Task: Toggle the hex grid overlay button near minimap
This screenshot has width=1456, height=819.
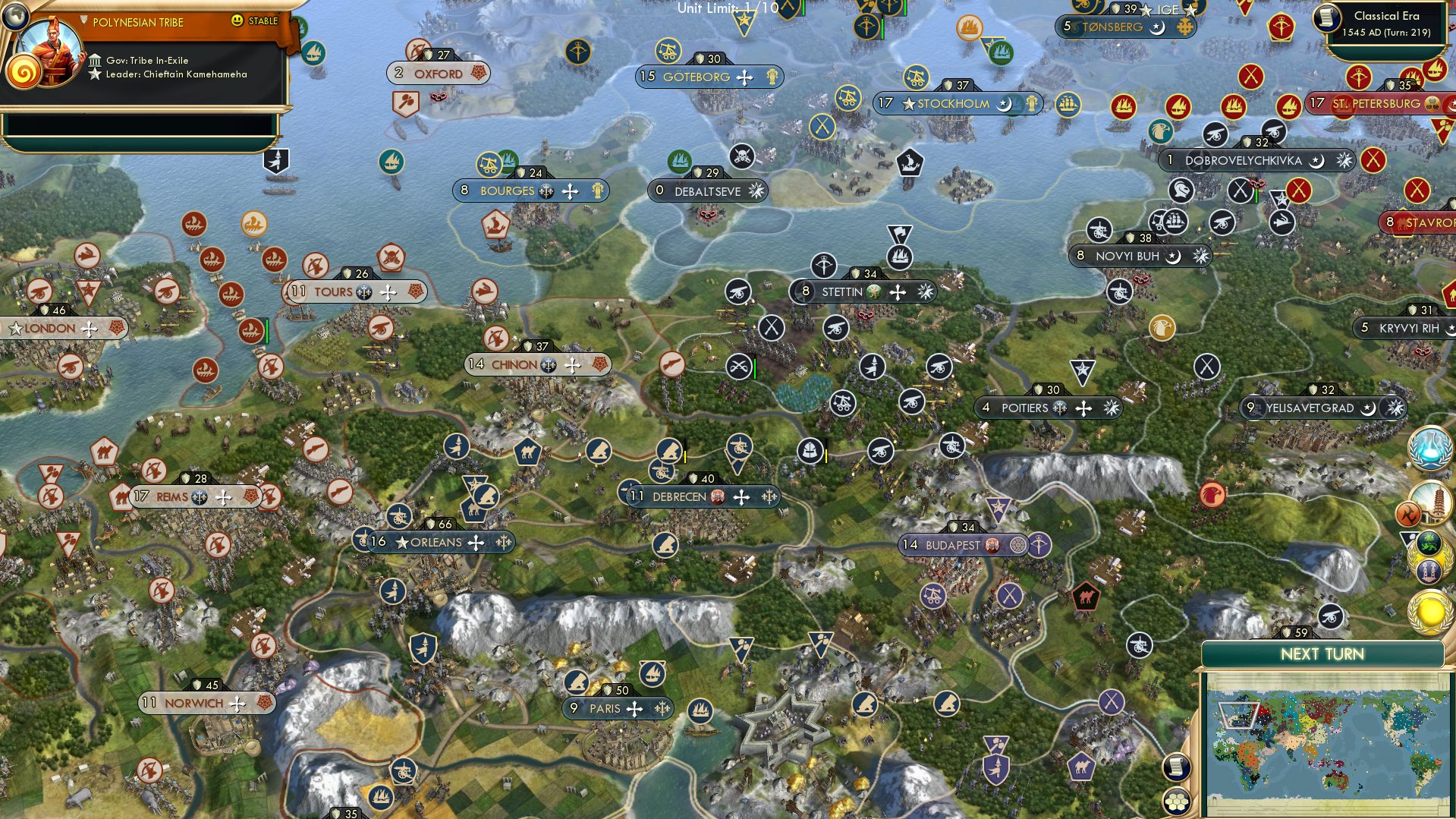Action: pos(1177,802)
